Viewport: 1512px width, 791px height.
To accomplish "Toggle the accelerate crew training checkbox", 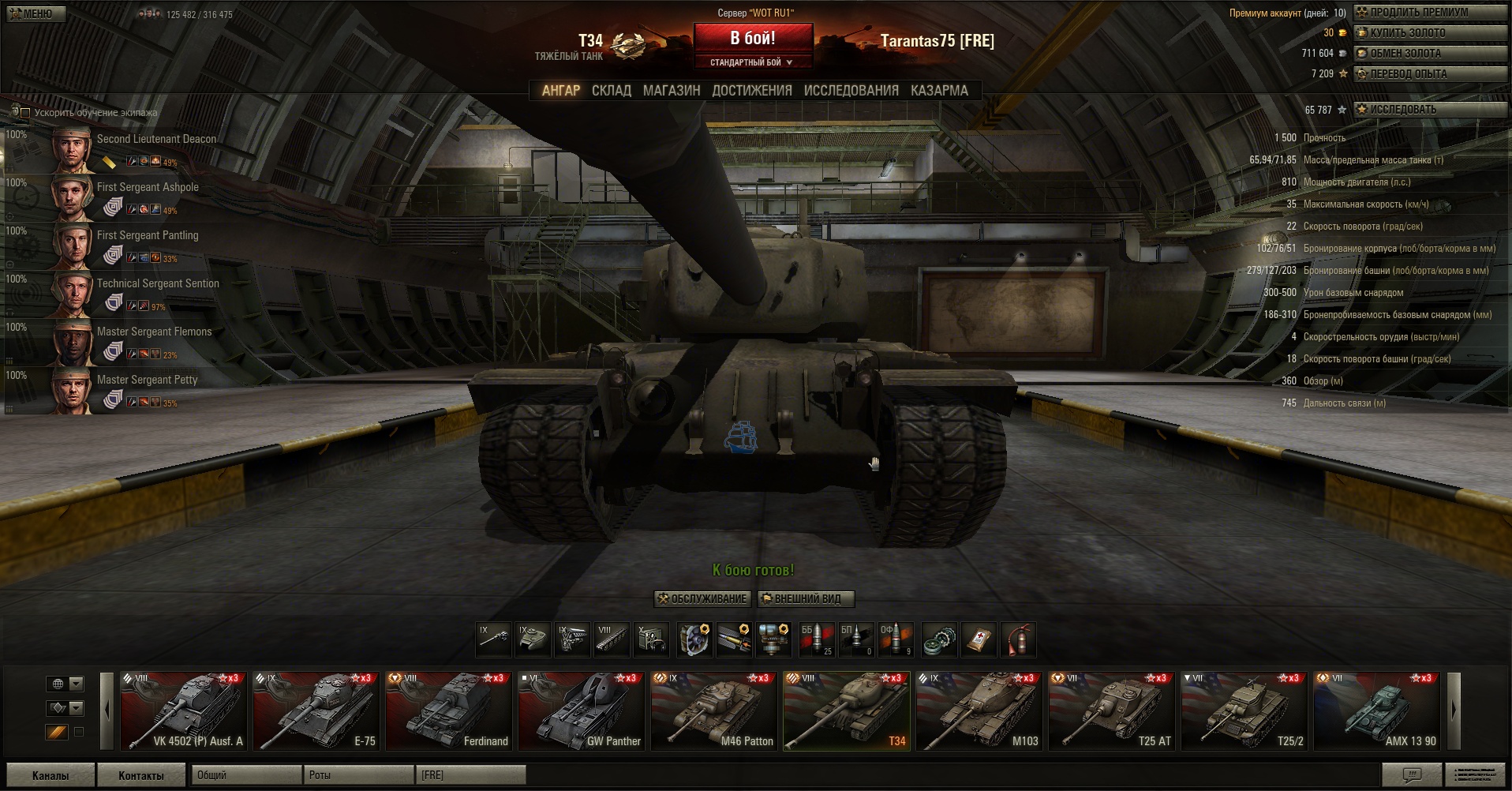I will [25, 113].
